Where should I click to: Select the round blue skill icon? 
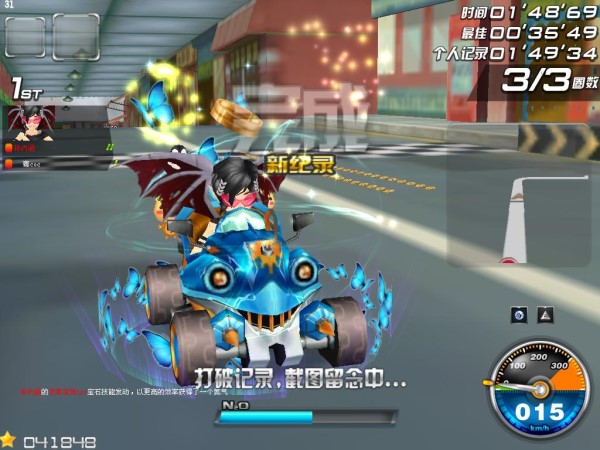(520, 314)
